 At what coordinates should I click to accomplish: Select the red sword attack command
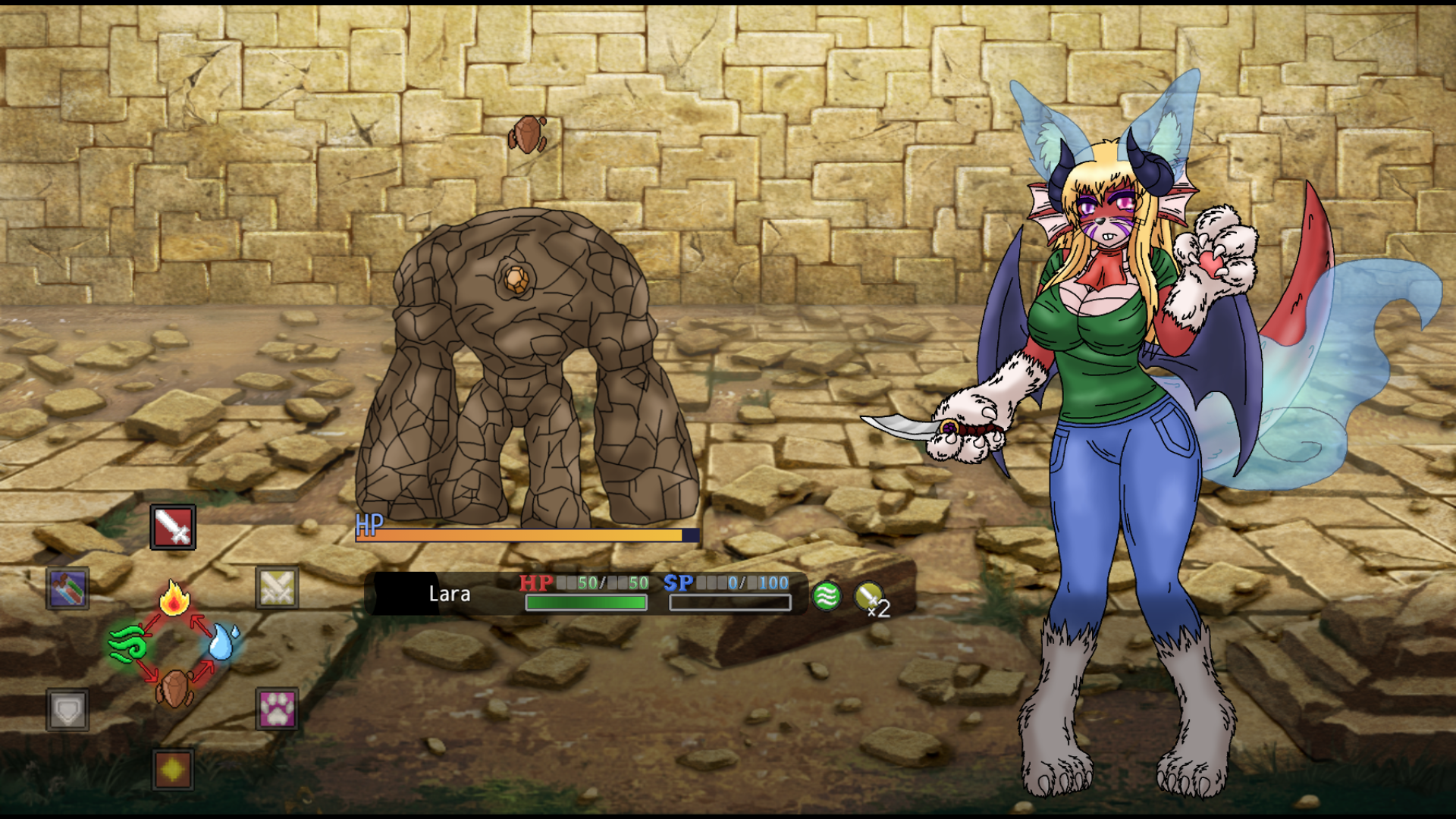173,527
